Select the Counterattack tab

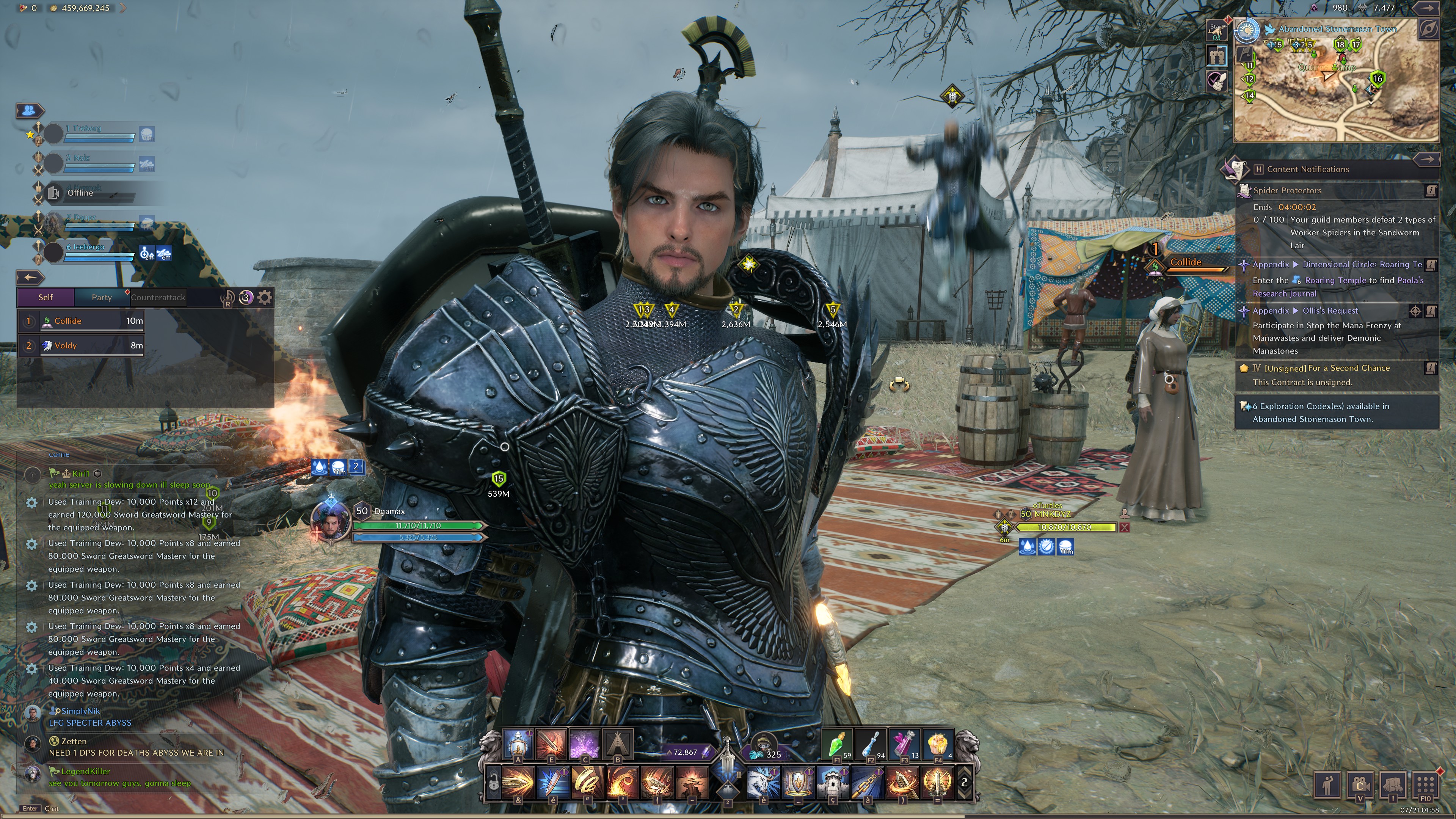tap(158, 297)
